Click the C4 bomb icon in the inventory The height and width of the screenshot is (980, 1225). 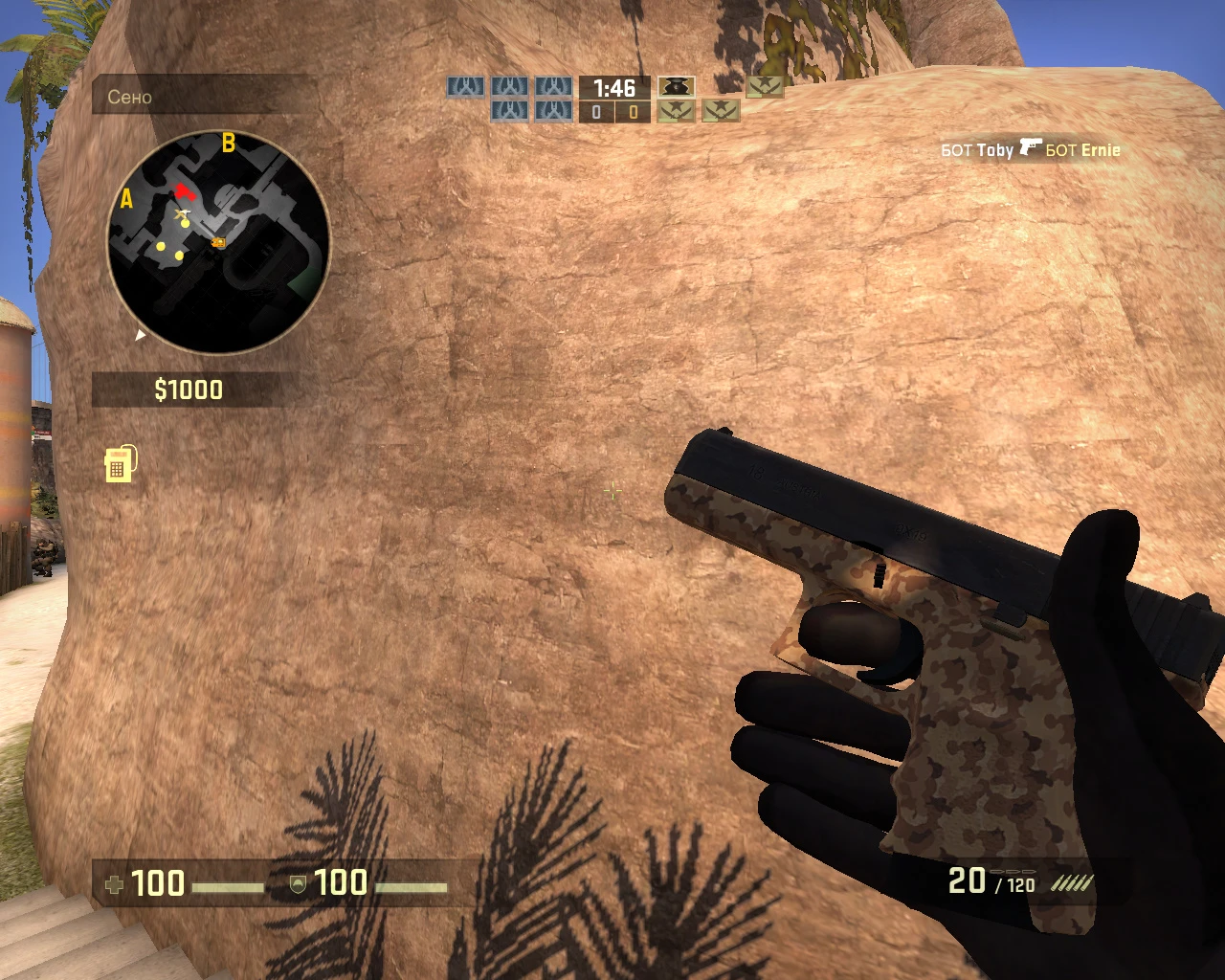119,464
